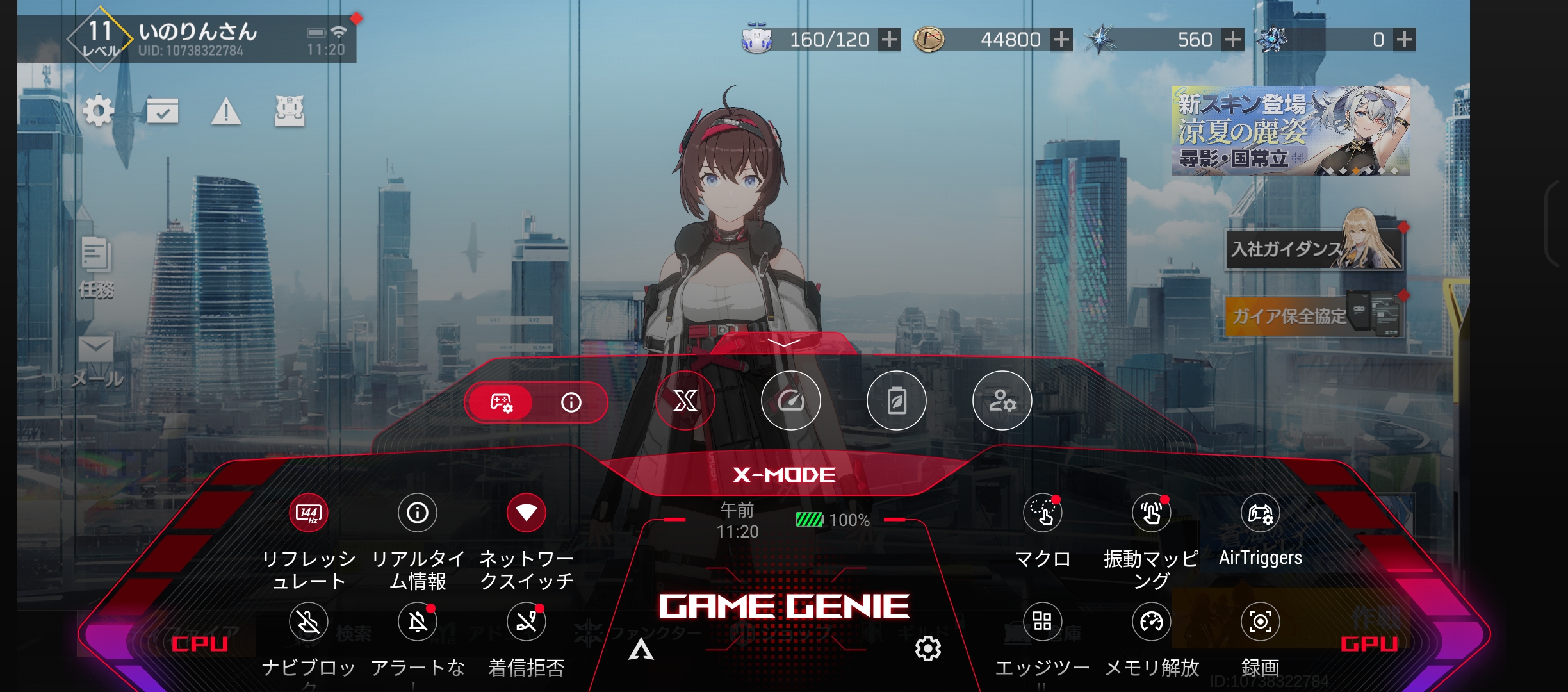Toggle ナビブロック navigation block
Viewport: 1568px width, 692px height.
(x=308, y=622)
